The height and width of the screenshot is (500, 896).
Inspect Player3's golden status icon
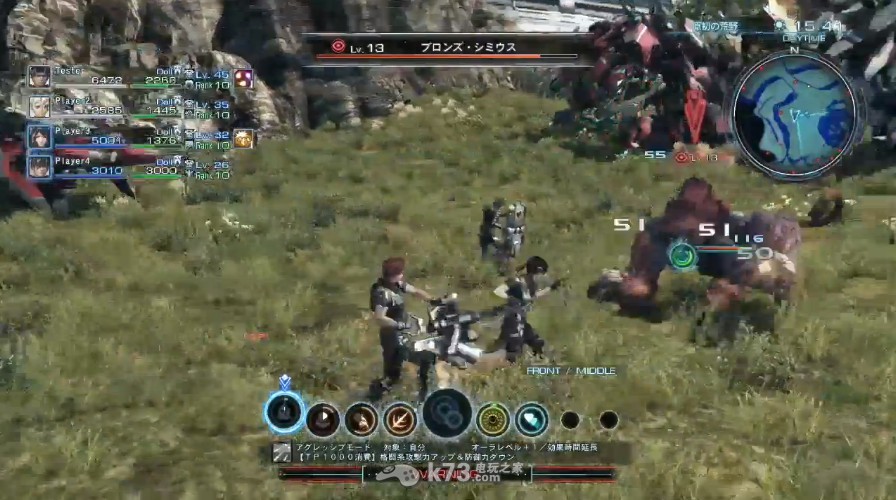click(243, 138)
